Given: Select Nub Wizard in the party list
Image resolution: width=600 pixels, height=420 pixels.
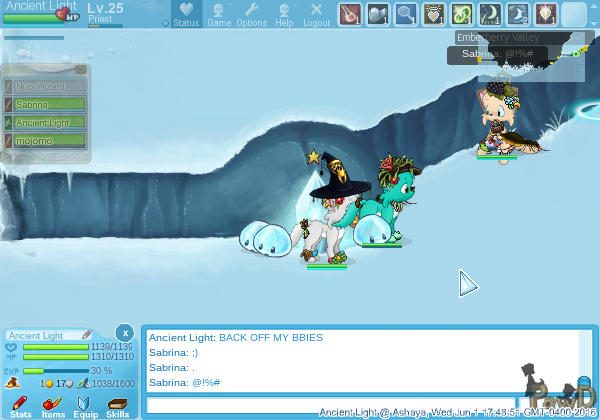Looking at the screenshot, I should (47, 86).
